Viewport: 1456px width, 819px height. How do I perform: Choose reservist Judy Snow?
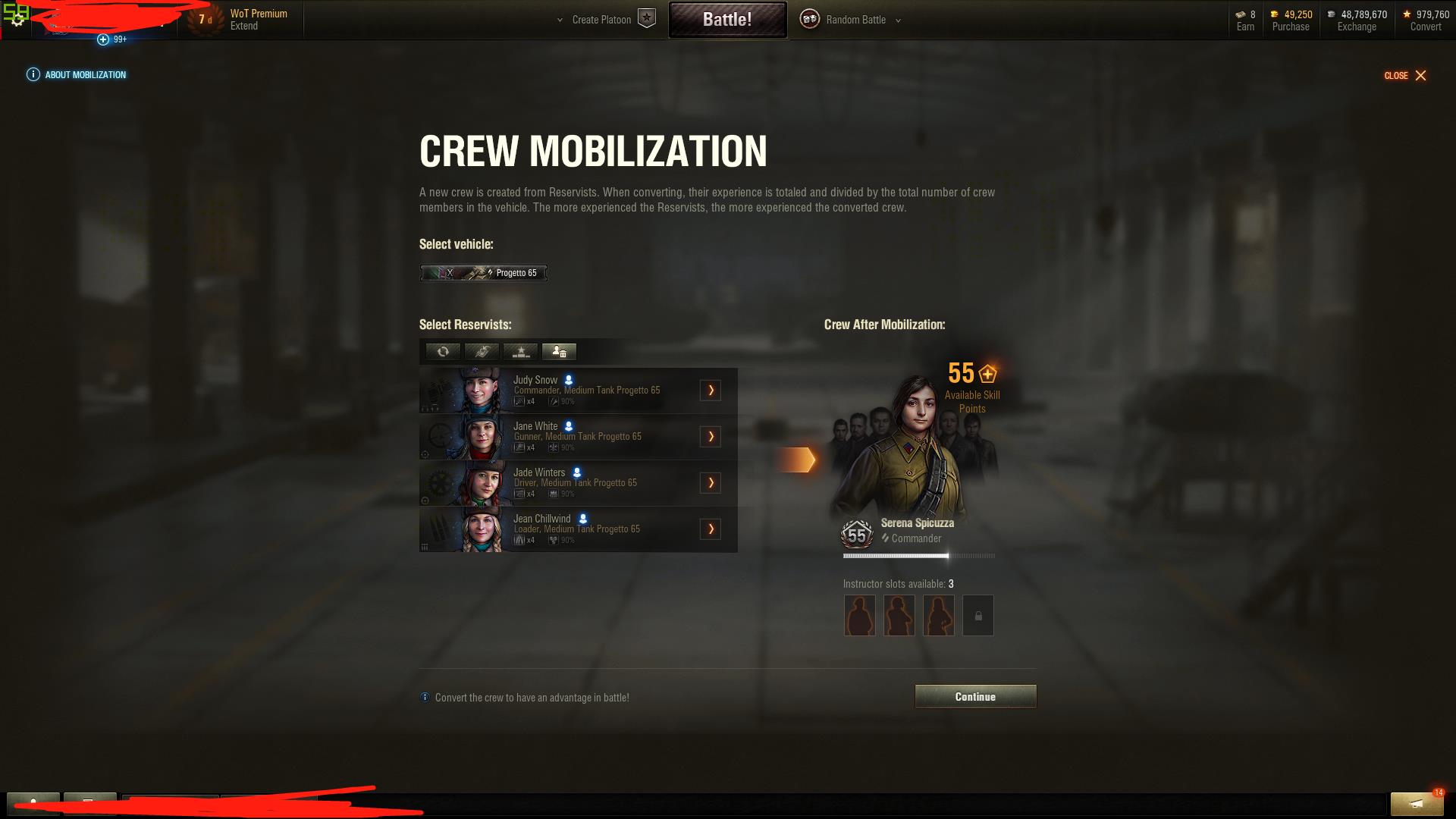coord(561,390)
